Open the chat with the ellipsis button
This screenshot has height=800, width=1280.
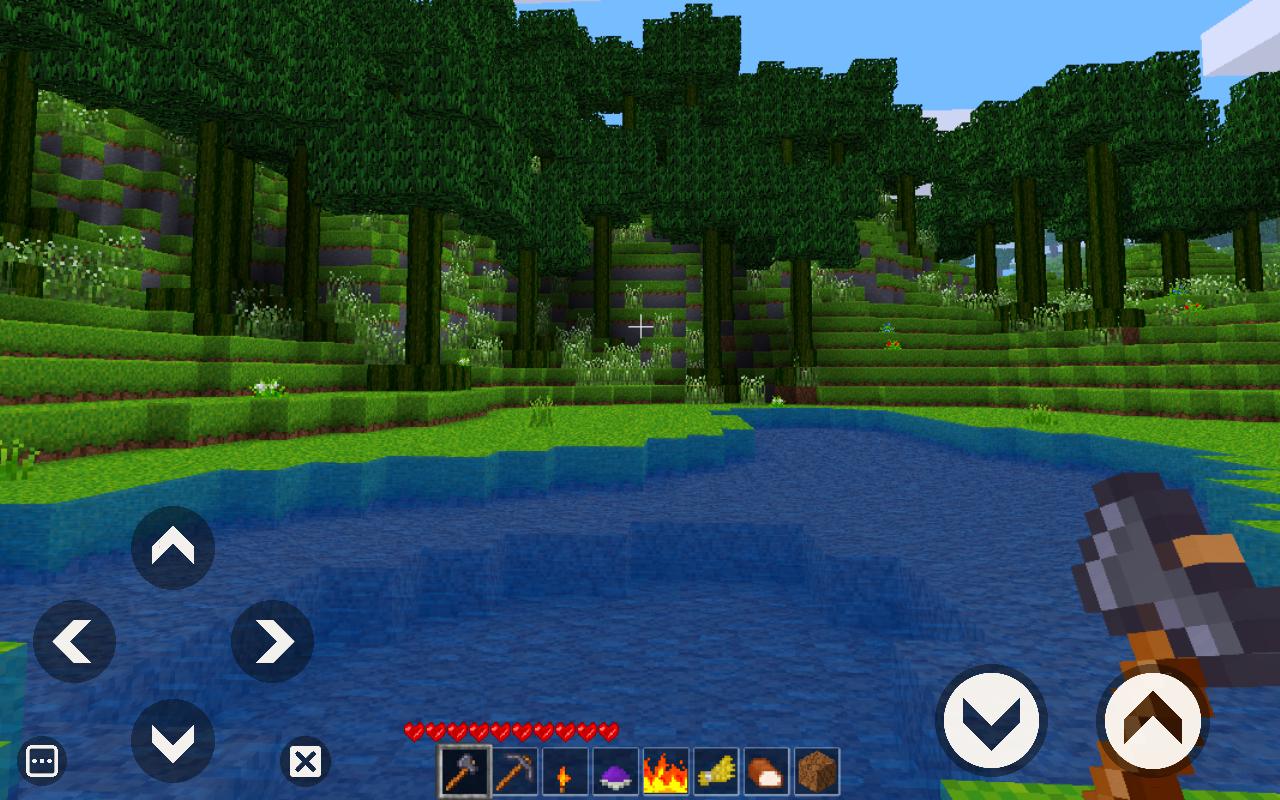tap(42, 760)
